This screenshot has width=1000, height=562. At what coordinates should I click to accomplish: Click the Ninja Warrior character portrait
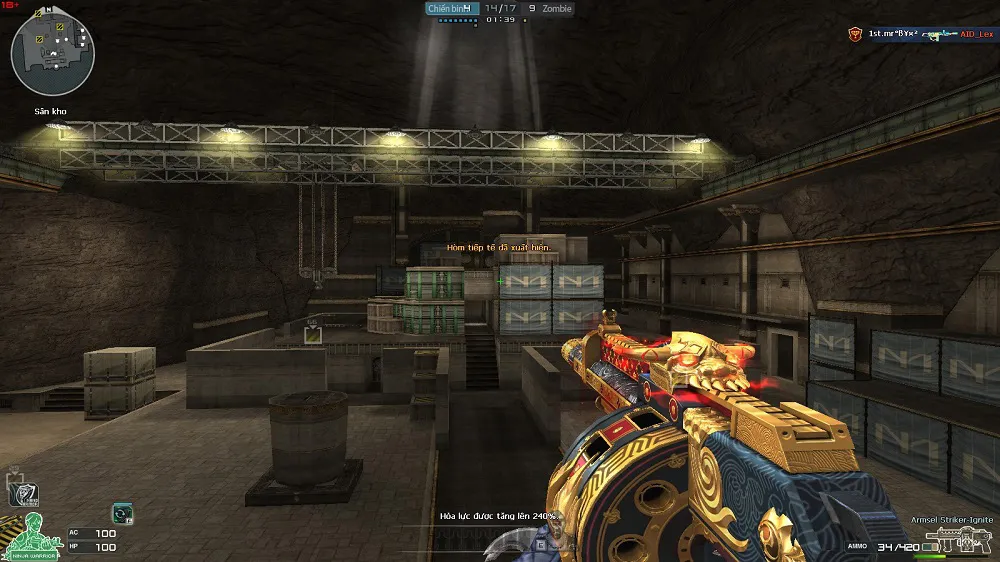pyautogui.click(x=31, y=536)
